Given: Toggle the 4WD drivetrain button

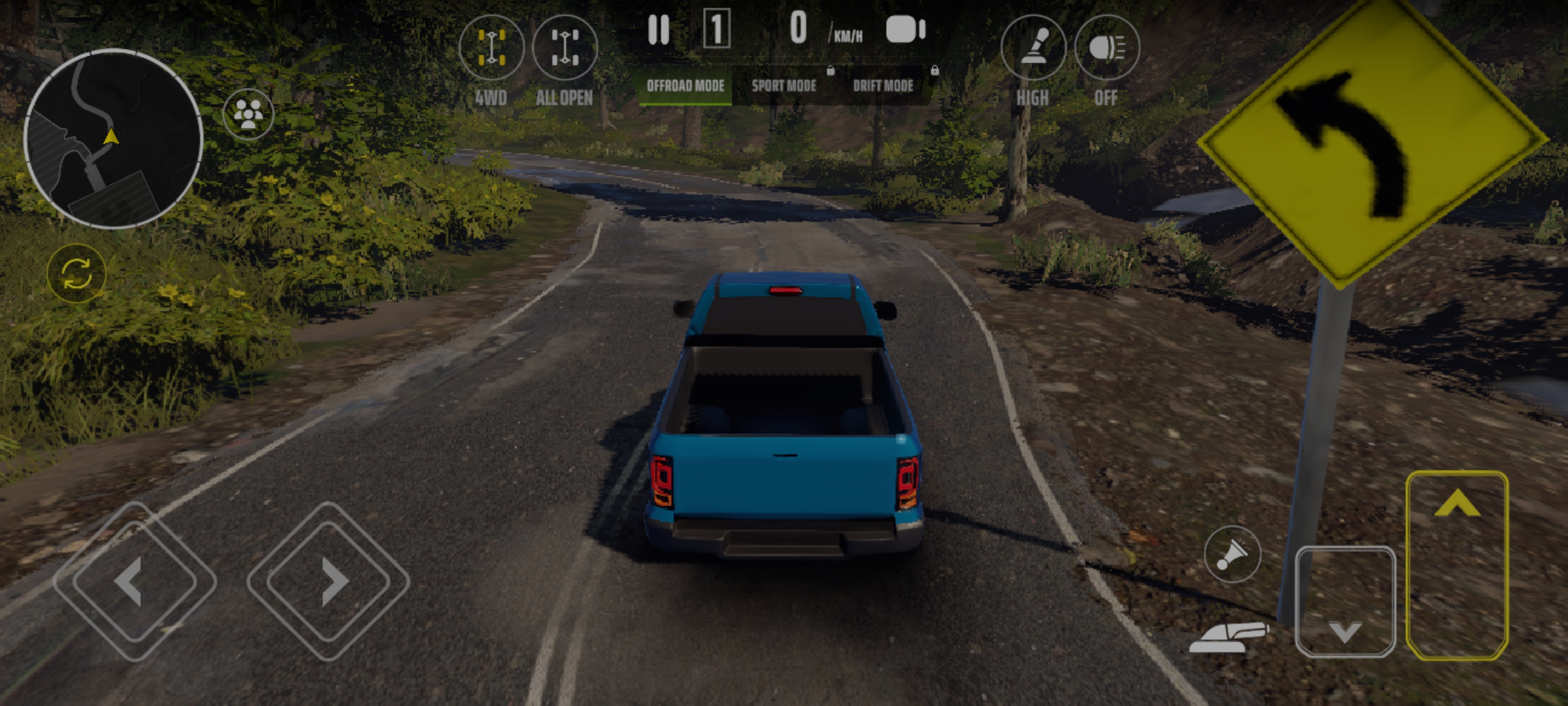Looking at the screenshot, I should (490, 48).
